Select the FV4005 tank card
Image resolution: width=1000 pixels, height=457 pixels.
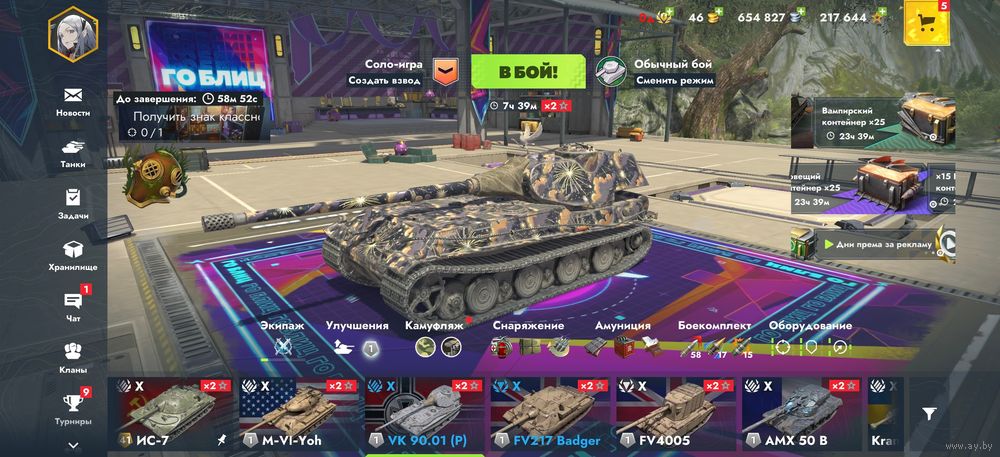[x=673, y=414]
